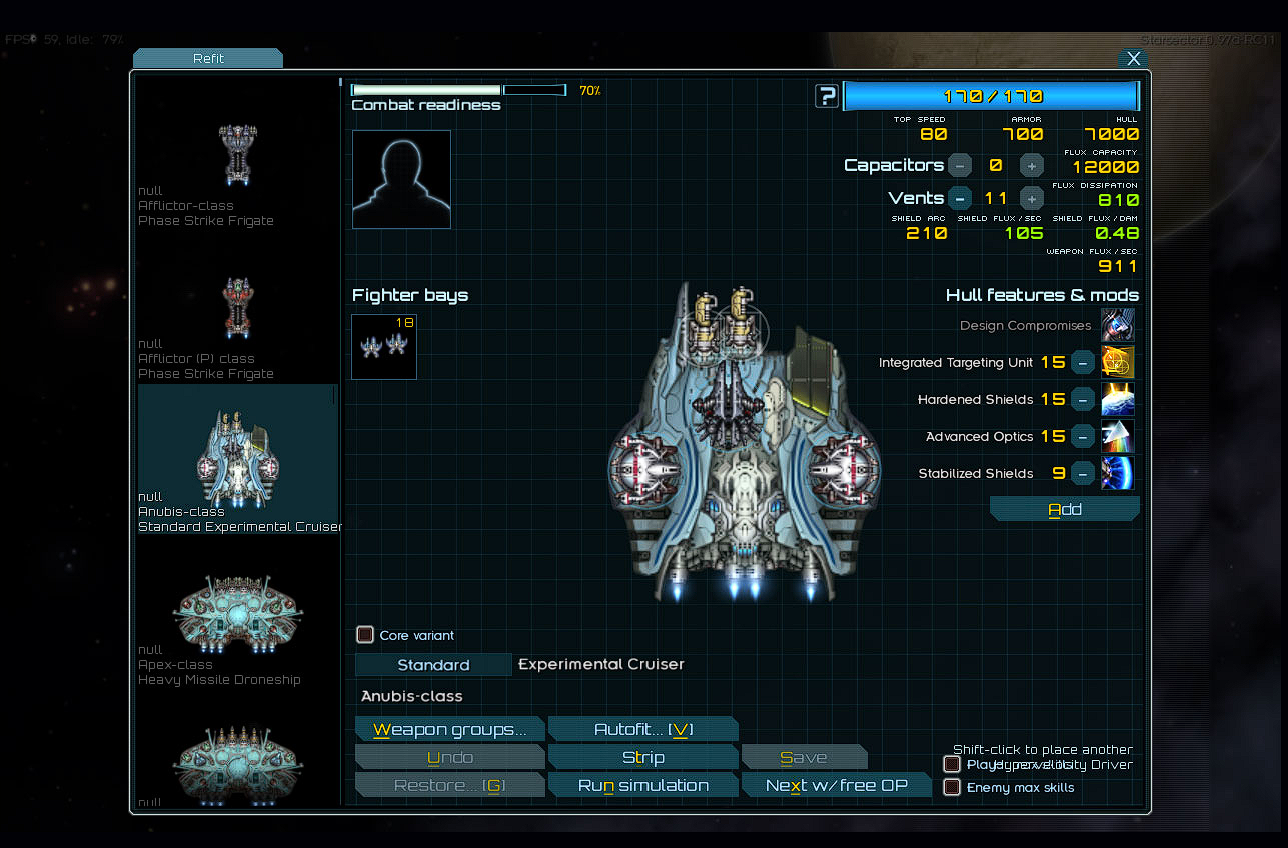Open the fighter bay wing slot
The width and height of the screenshot is (1288, 848).
384,346
